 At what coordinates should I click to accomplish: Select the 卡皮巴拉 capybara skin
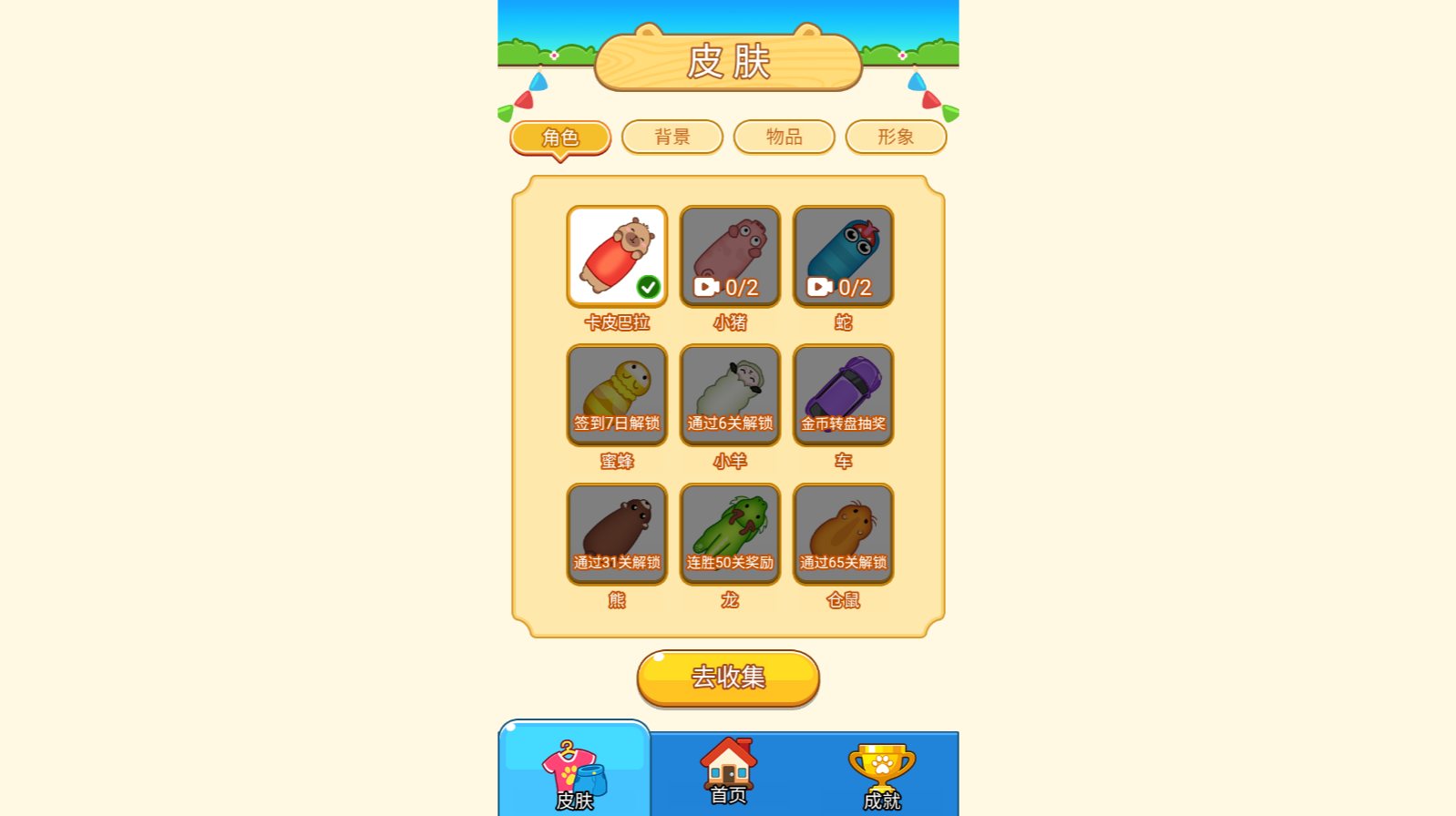pos(617,256)
